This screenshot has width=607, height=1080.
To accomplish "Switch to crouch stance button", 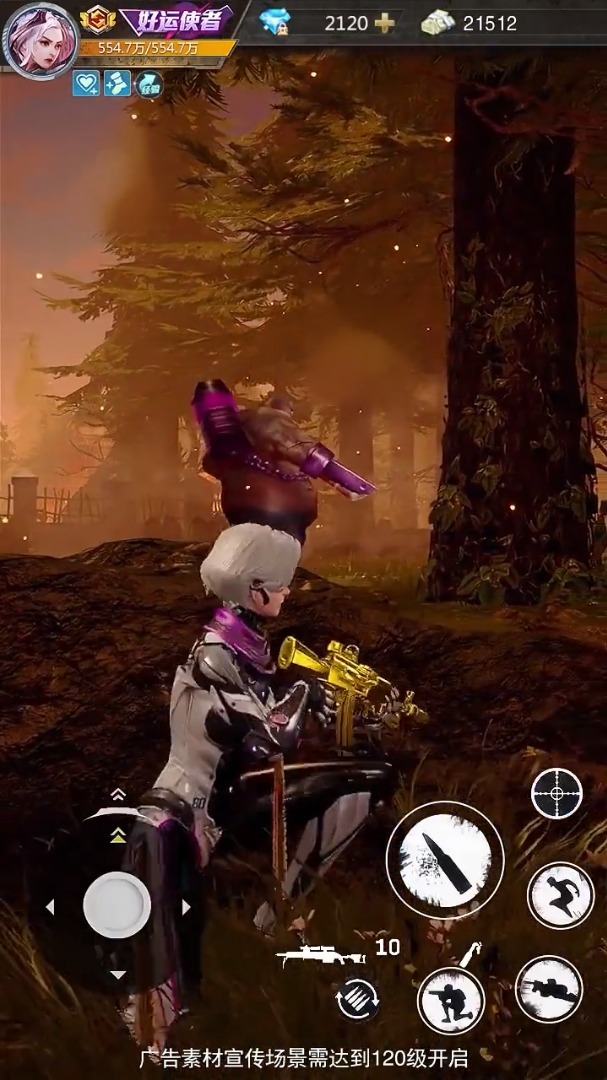I will click(x=450, y=1000).
